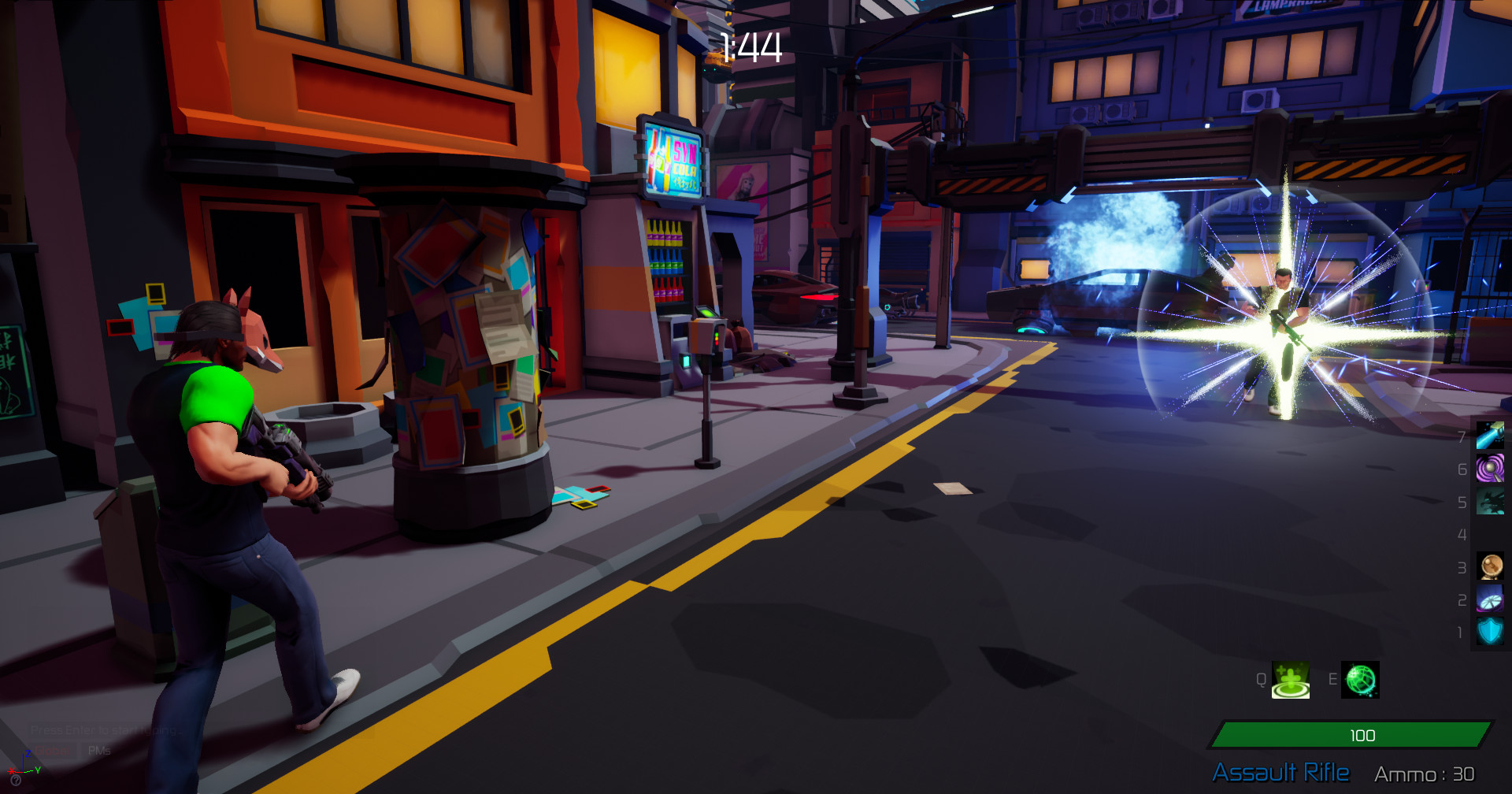Open the help question mark icon
This screenshot has width=1512, height=794.
16,781
